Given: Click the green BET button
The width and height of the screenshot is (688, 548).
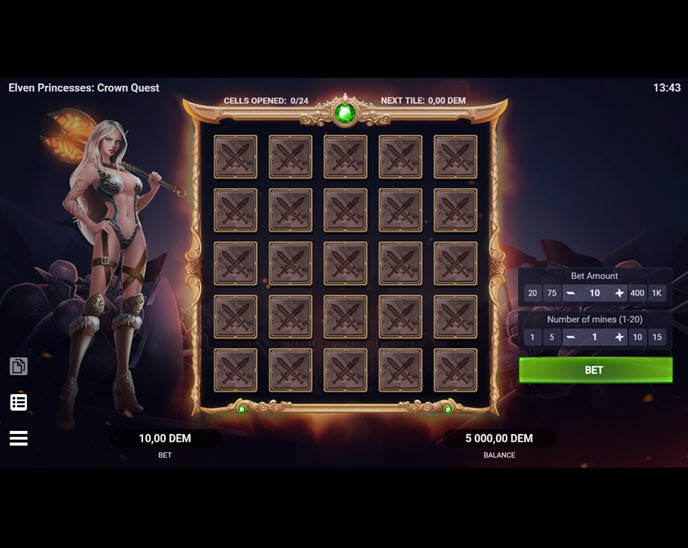Looking at the screenshot, I should tap(594, 370).
